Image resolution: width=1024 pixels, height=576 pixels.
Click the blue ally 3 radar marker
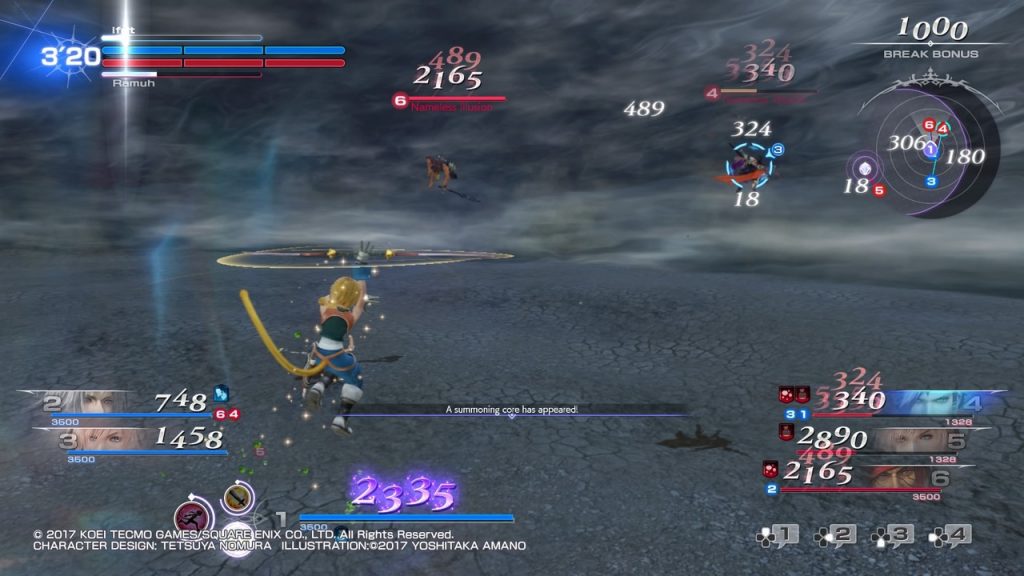tap(930, 181)
